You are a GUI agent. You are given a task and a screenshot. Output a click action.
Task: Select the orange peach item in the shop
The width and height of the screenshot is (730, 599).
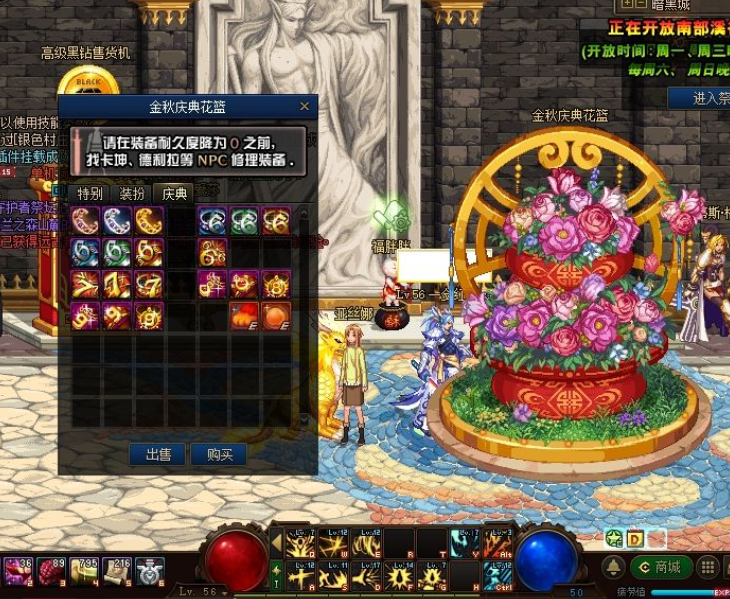276,315
